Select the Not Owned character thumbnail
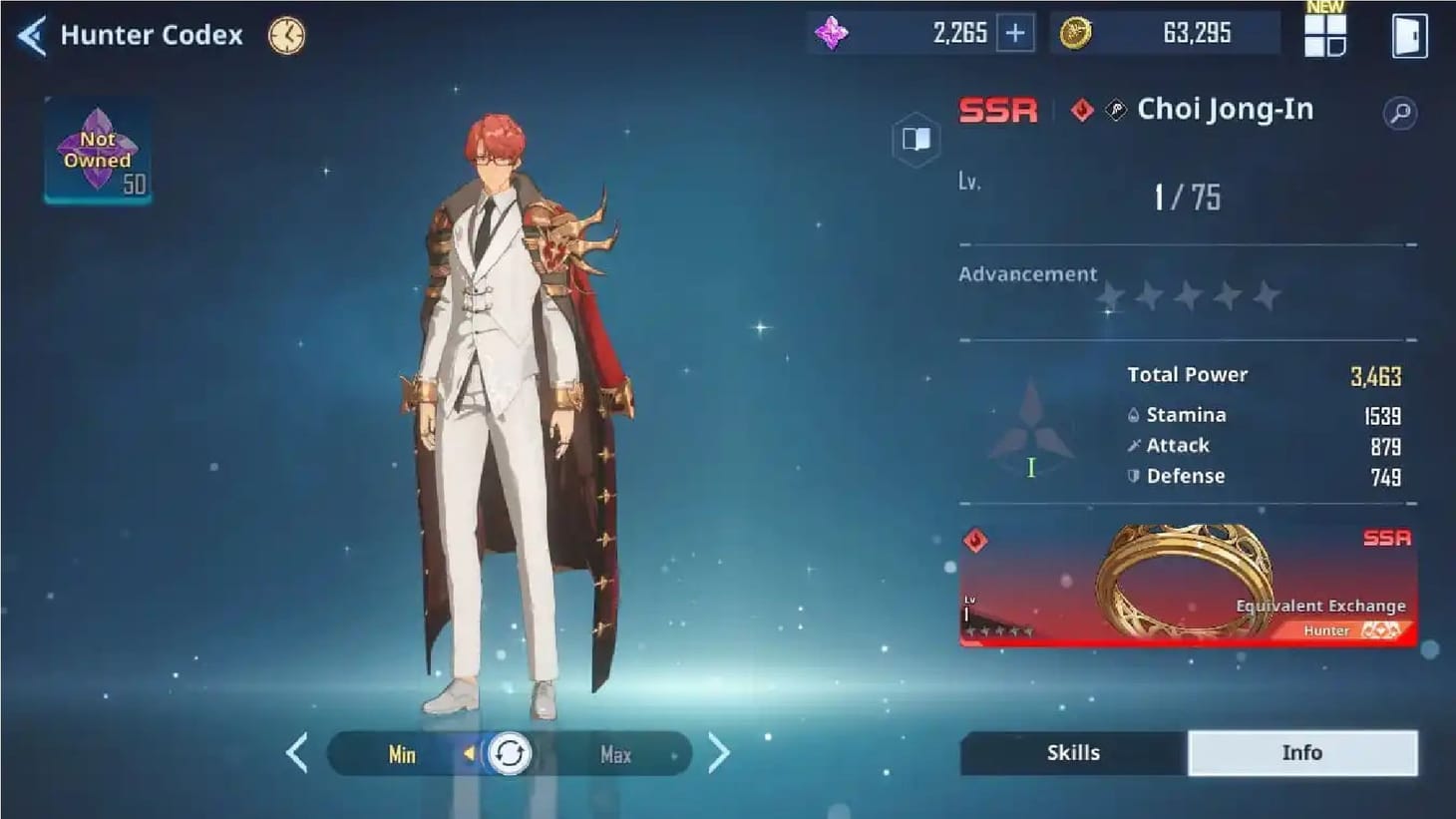This screenshot has height=819, width=1456. point(97,150)
